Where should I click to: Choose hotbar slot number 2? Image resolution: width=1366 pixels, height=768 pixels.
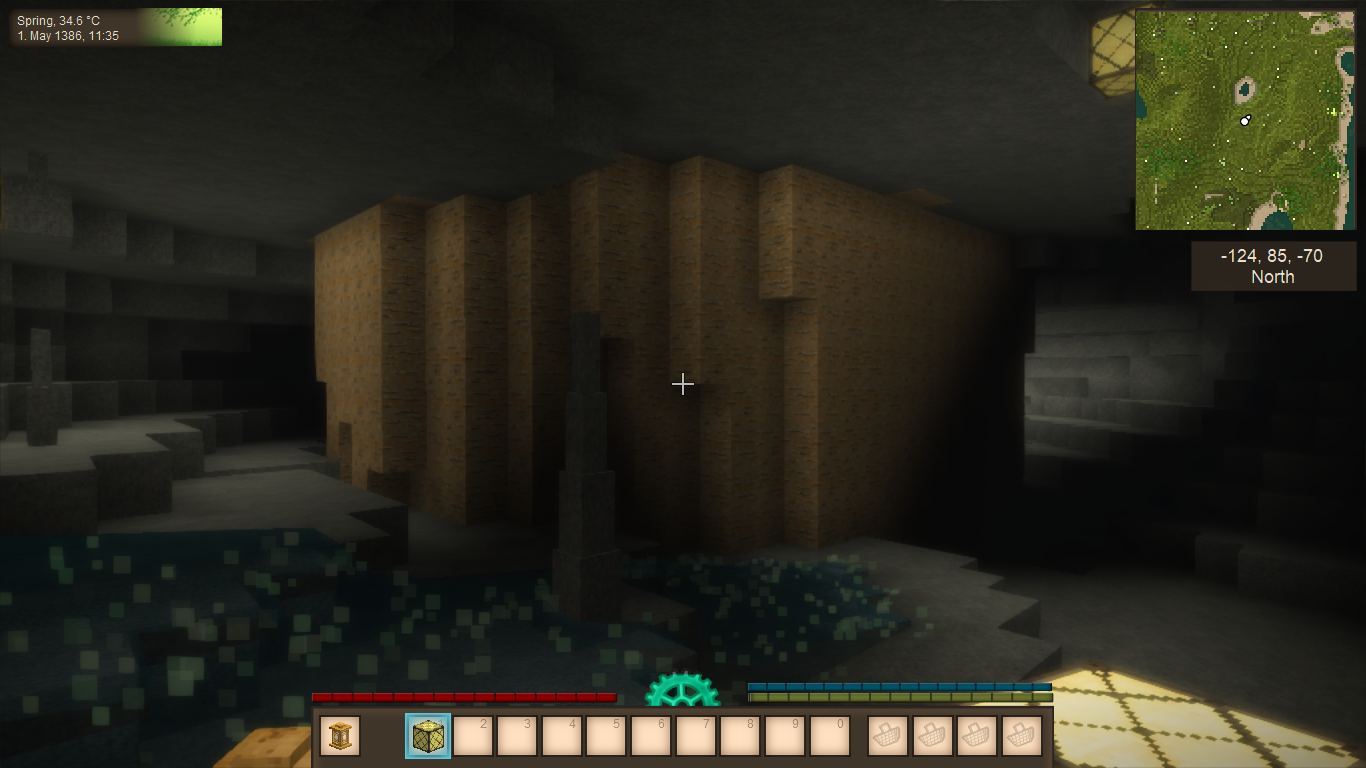pyautogui.click(x=473, y=736)
